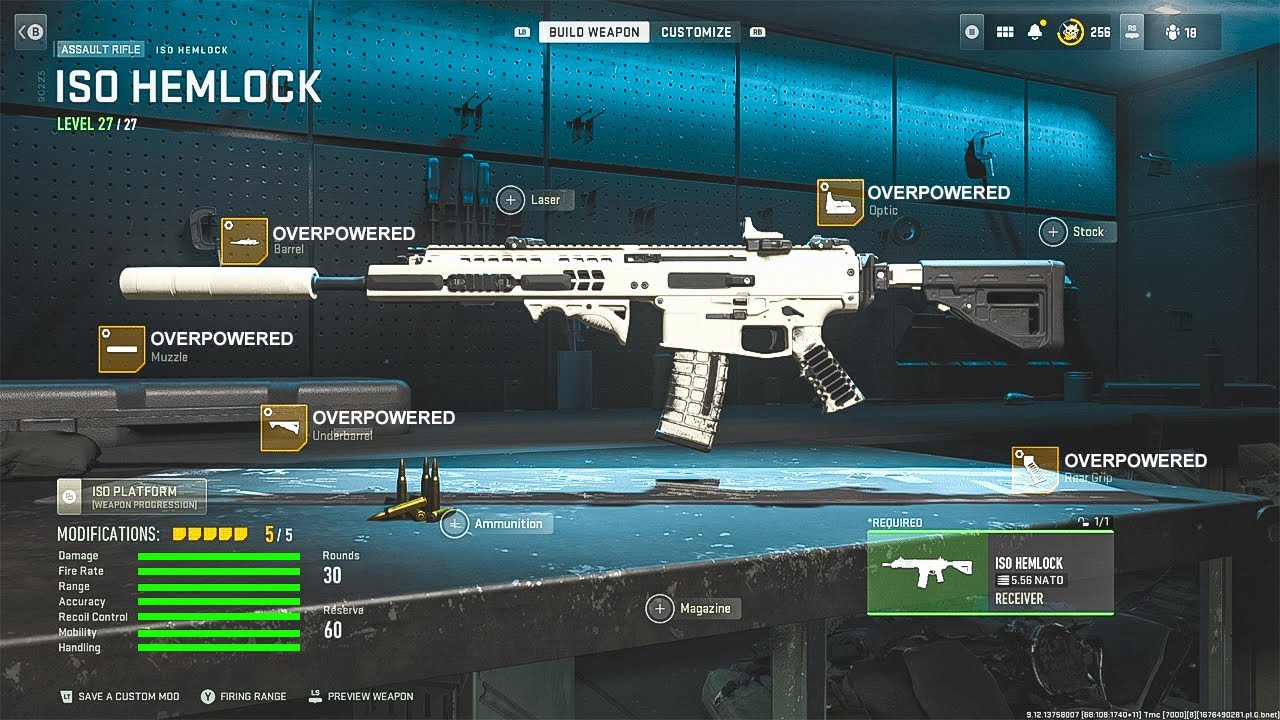Add a Laser attachment
The image size is (1280, 720).
[x=511, y=200]
